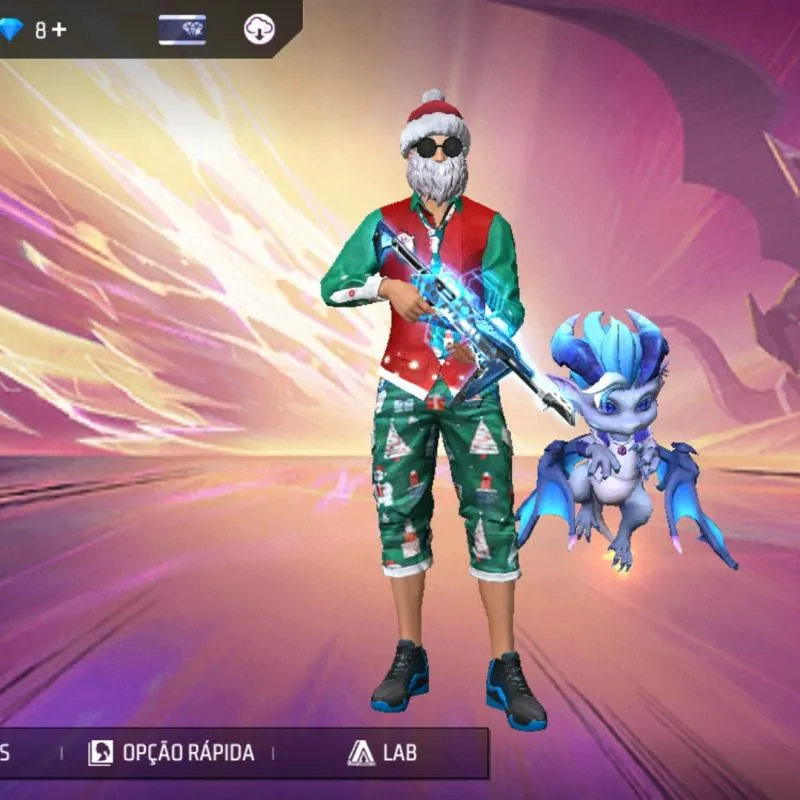Click the cloud download icon
Image resolution: width=800 pixels, height=800 pixels.
click(x=260, y=29)
